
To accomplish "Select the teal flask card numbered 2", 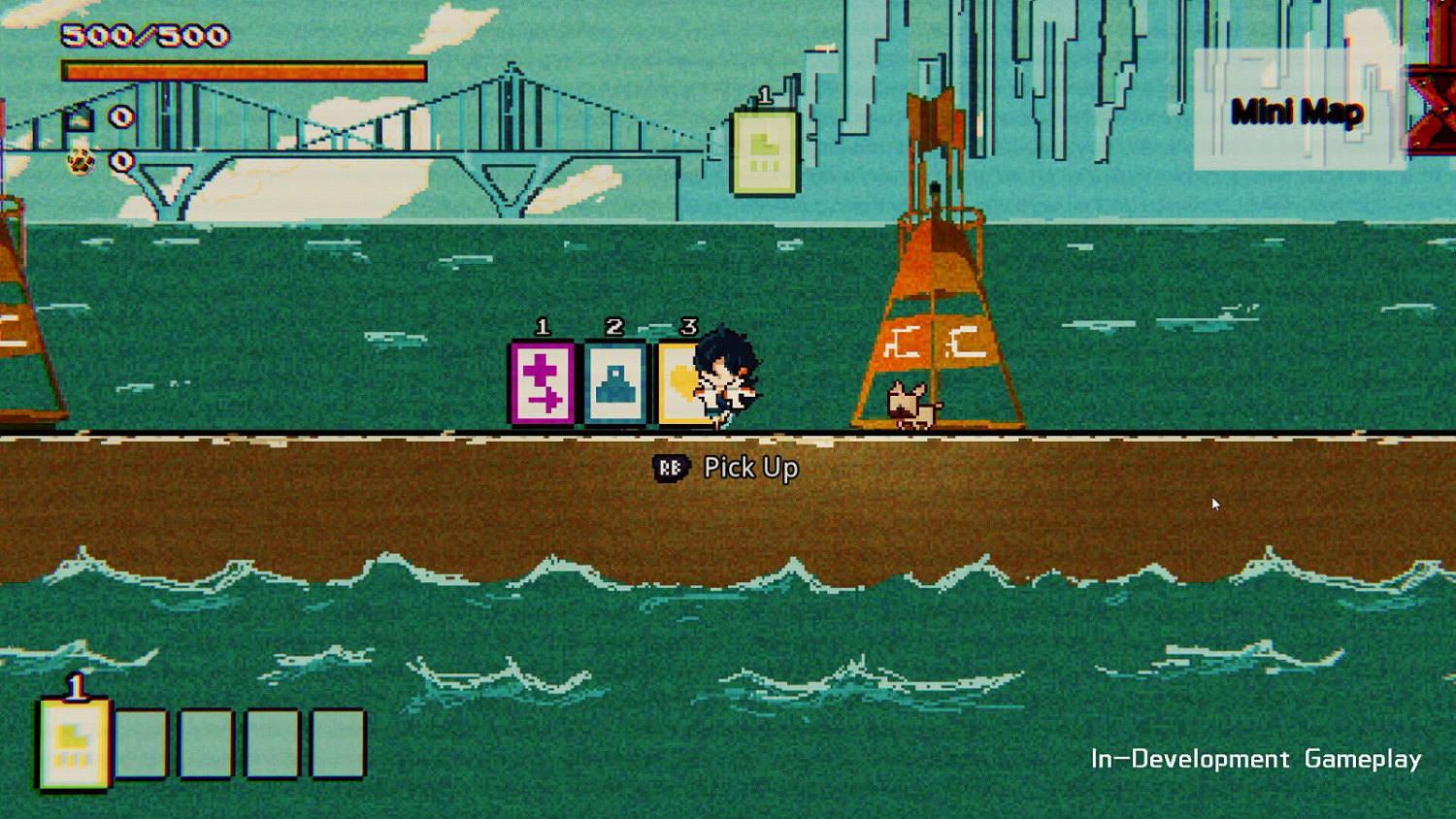I will [x=614, y=381].
